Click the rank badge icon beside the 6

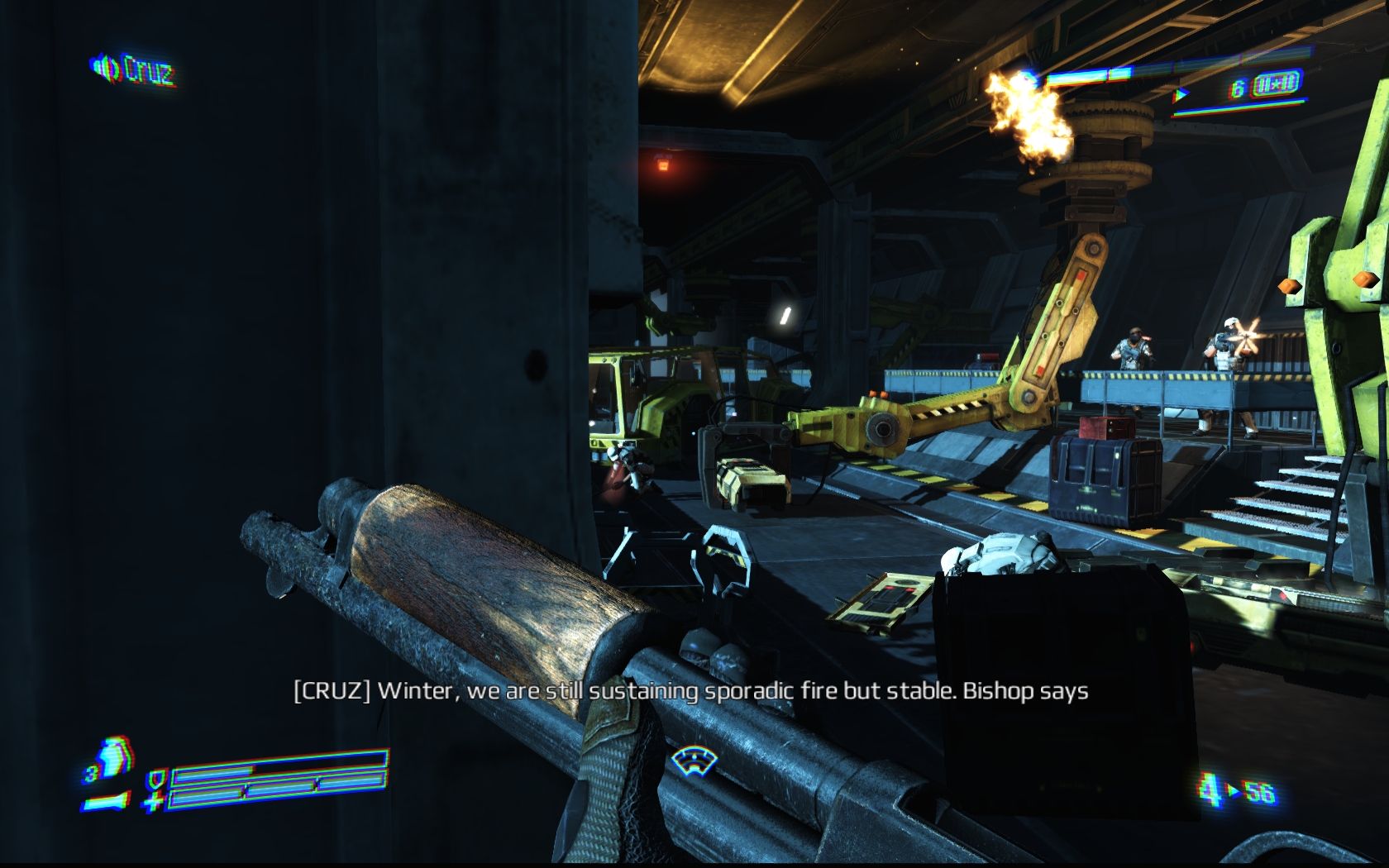(1277, 84)
